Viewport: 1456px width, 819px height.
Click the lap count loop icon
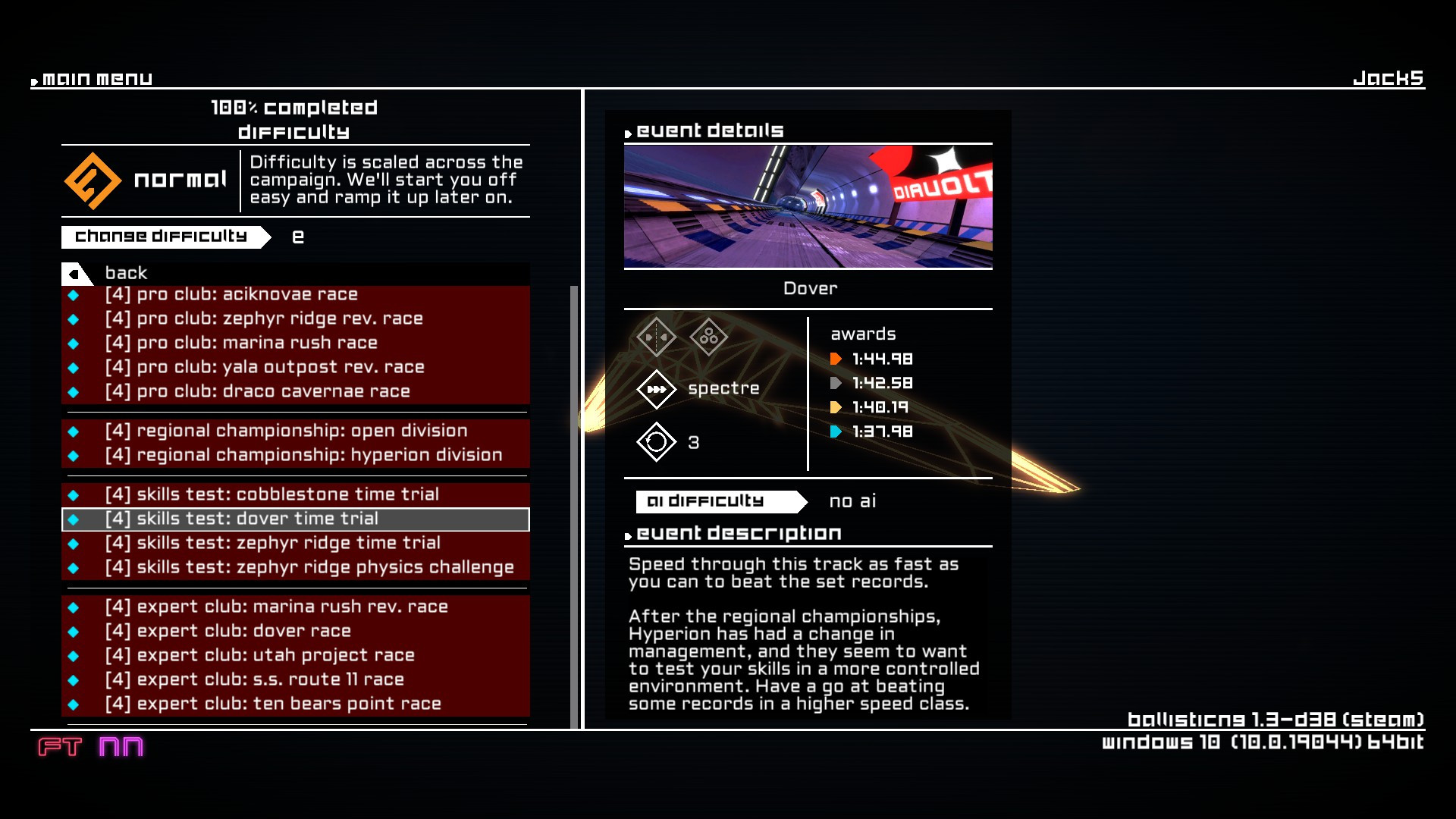[x=655, y=442]
